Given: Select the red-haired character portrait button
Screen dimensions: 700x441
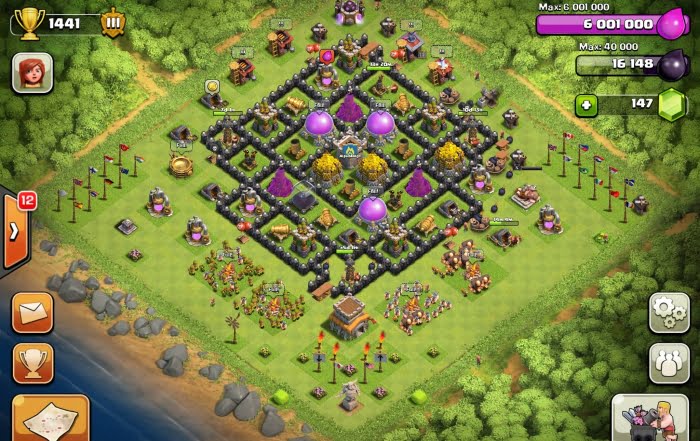Looking at the screenshot, I should (32, 72).
